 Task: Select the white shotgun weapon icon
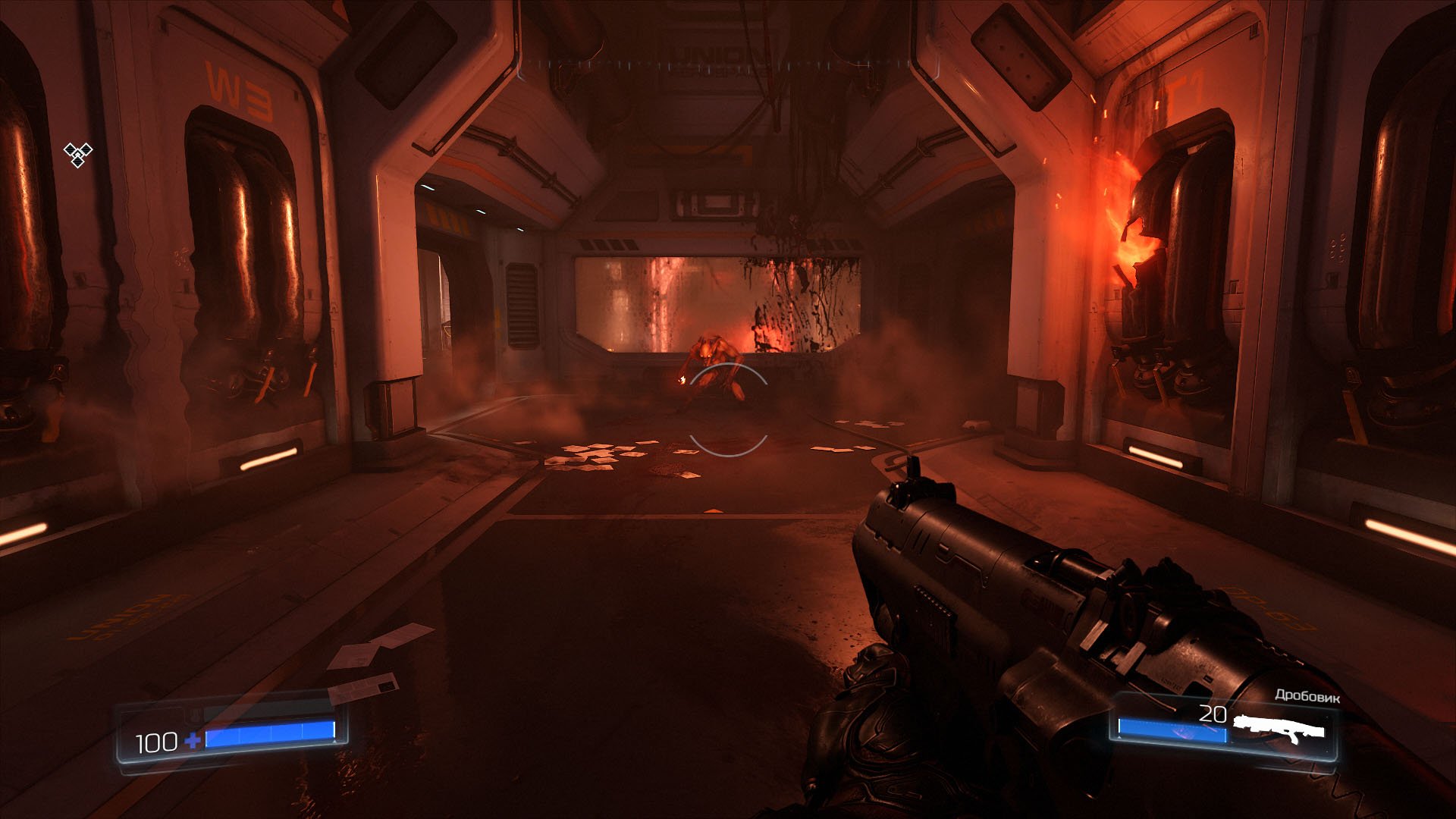[x=1278, y=729]
